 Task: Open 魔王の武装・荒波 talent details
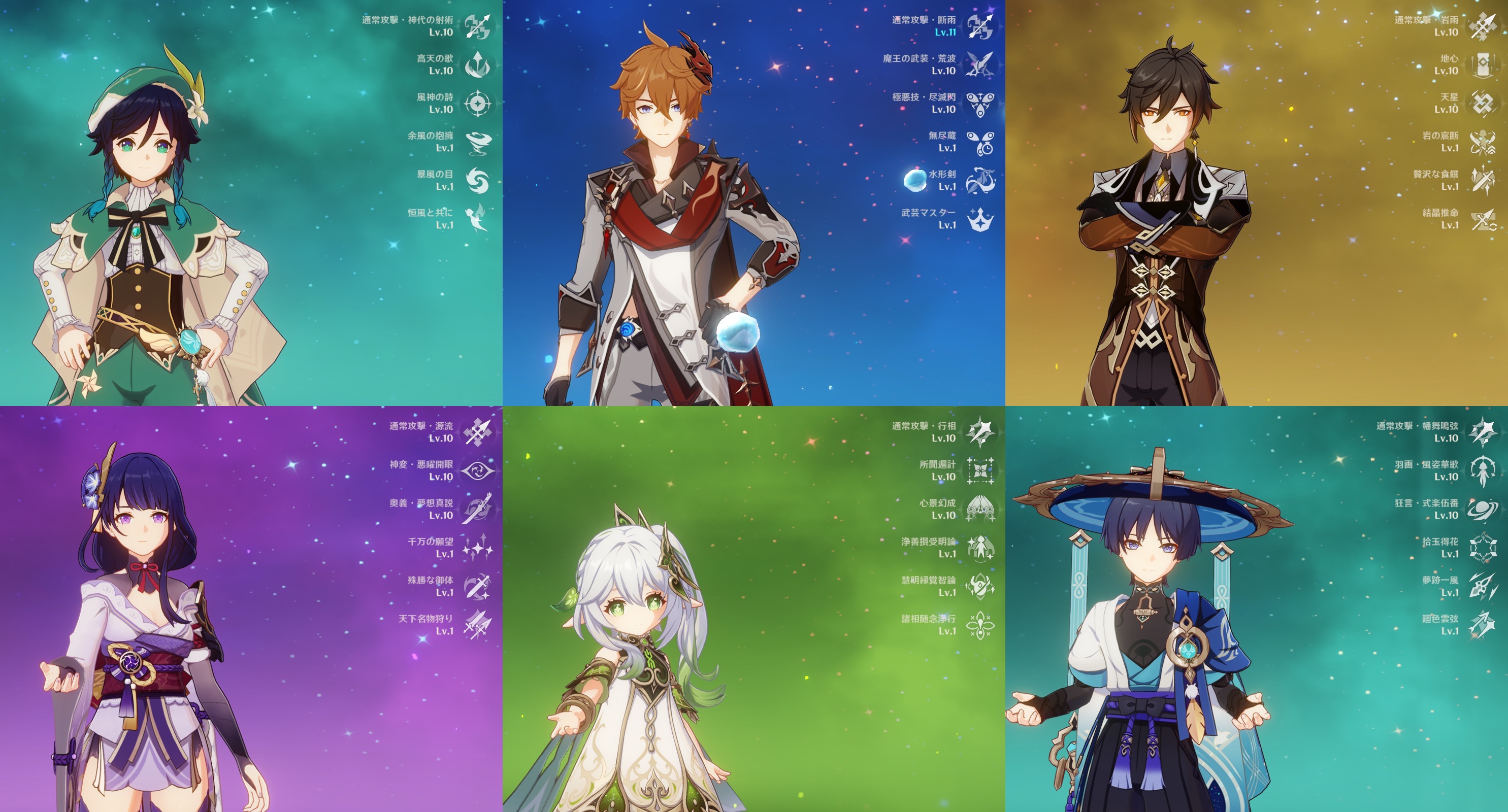980,64
